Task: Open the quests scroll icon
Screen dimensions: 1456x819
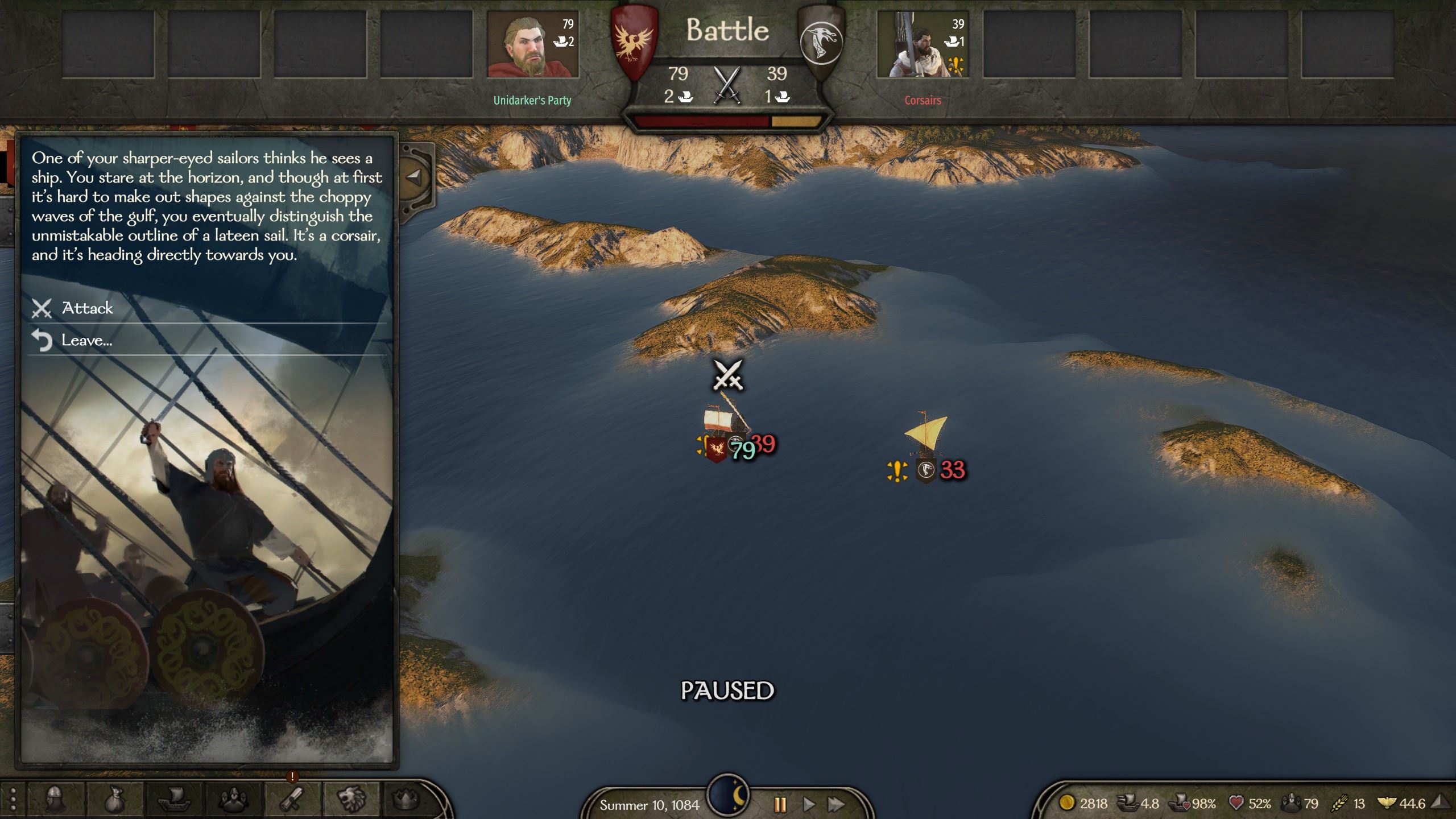Action: tap(292, 800)
